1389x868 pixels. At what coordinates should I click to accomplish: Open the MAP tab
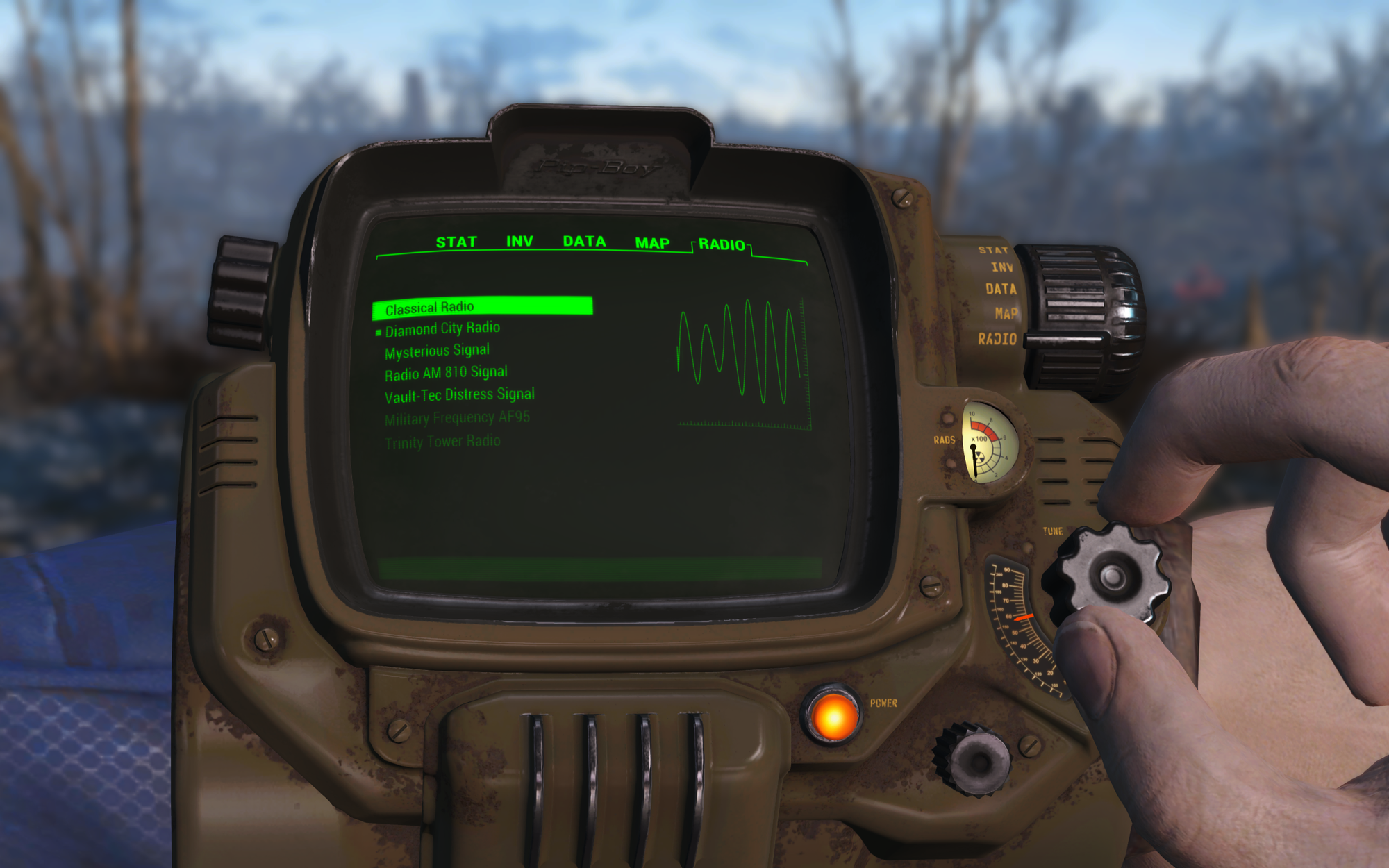click(651, 242)
